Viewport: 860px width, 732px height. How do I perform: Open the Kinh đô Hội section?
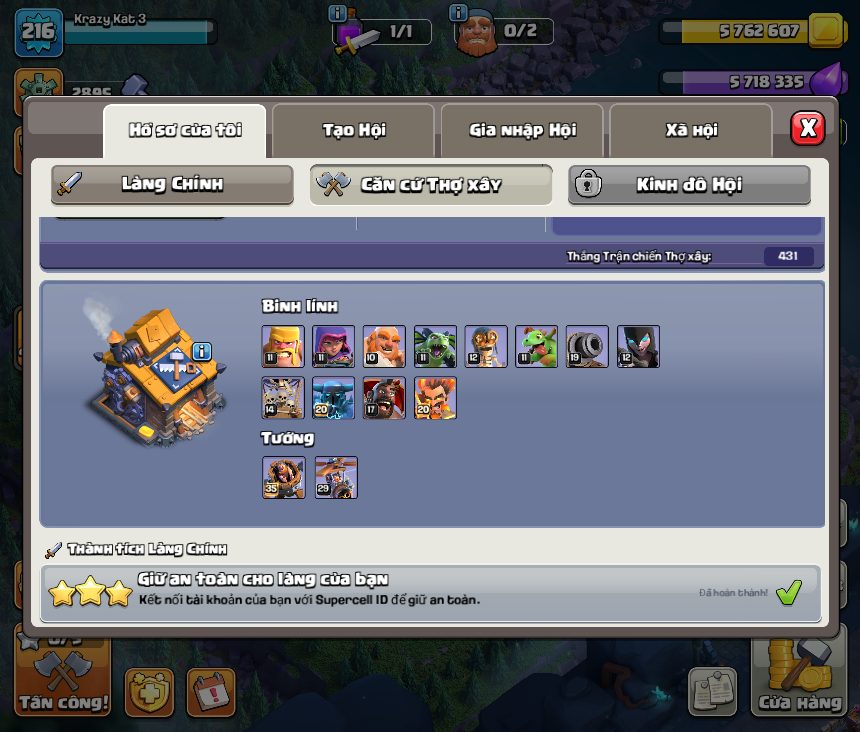689,185
